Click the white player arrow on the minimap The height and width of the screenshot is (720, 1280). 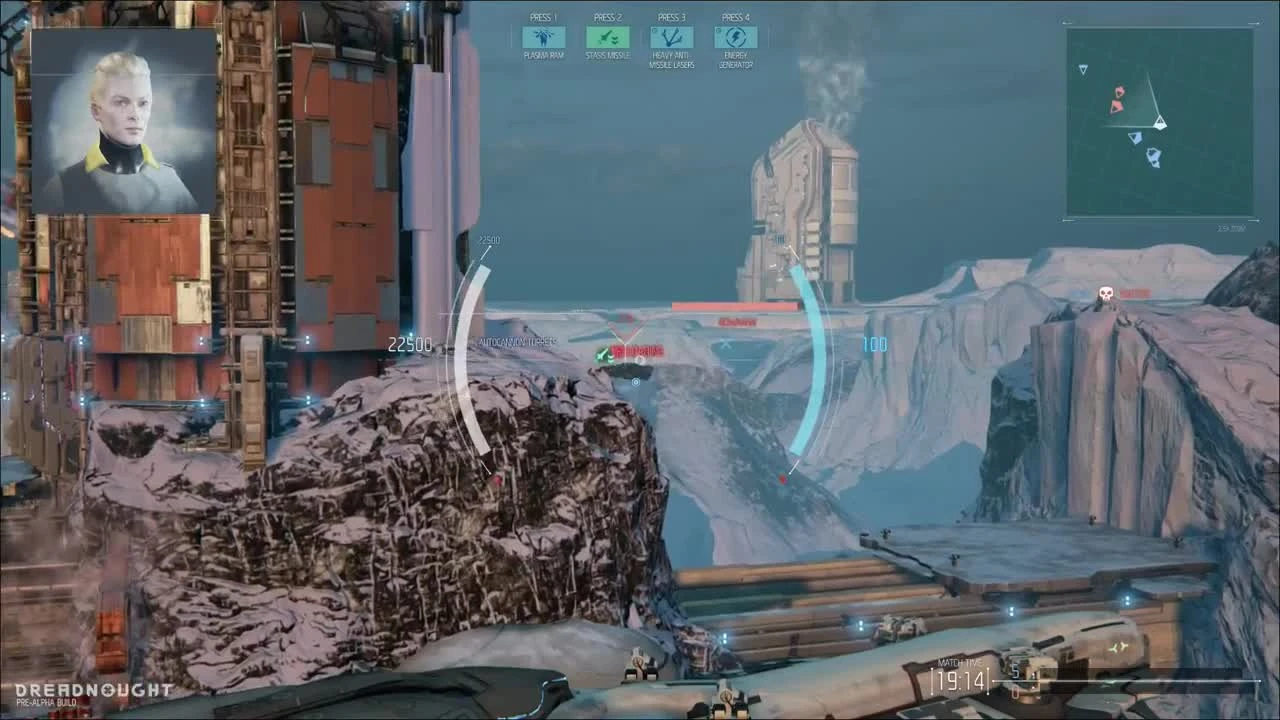[1160, 123]
